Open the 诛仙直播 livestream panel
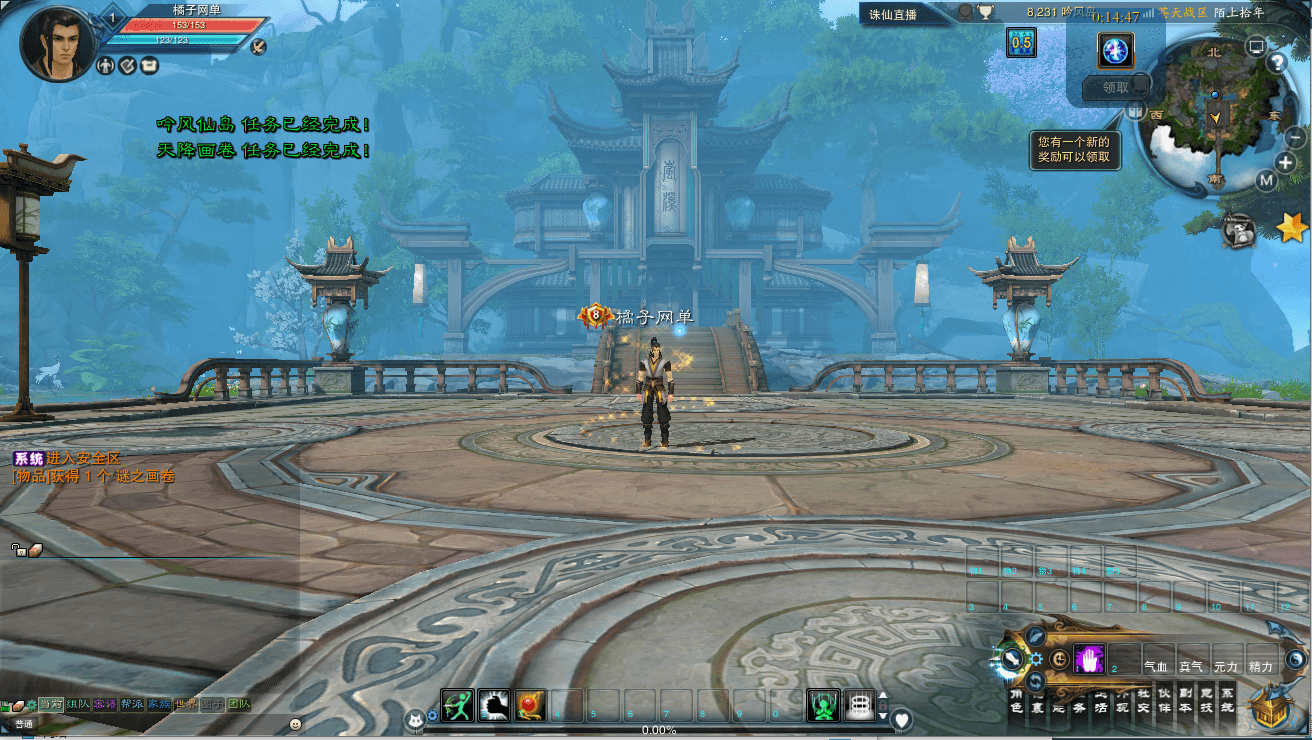 (893, 13)
